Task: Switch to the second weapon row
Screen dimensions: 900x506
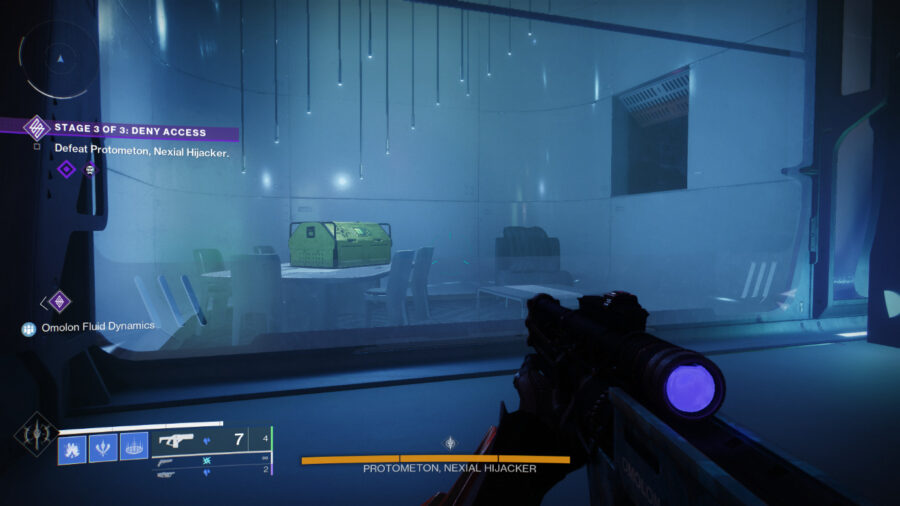Action: 210,462
